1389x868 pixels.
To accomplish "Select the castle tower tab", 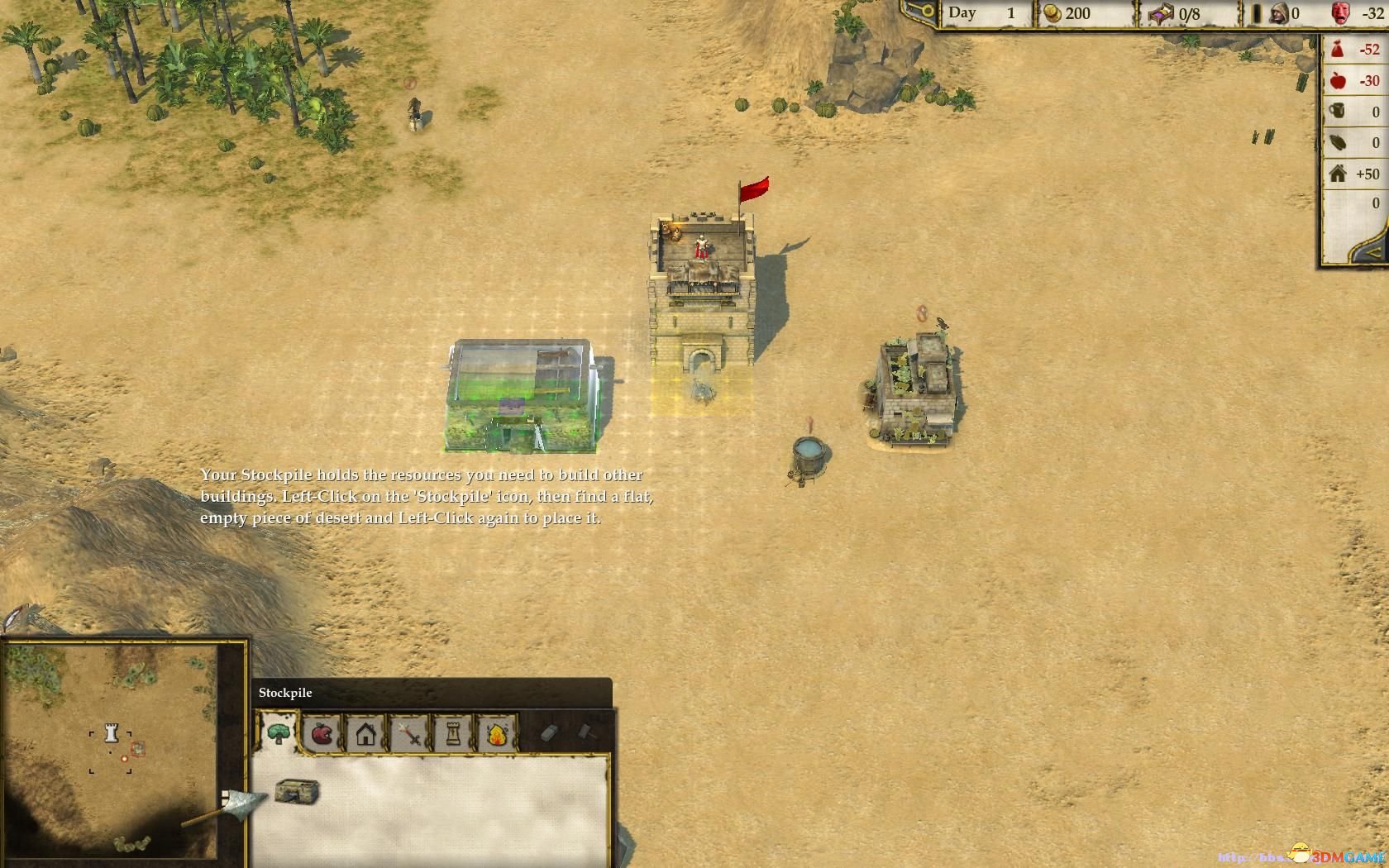I will pos(453,733).
